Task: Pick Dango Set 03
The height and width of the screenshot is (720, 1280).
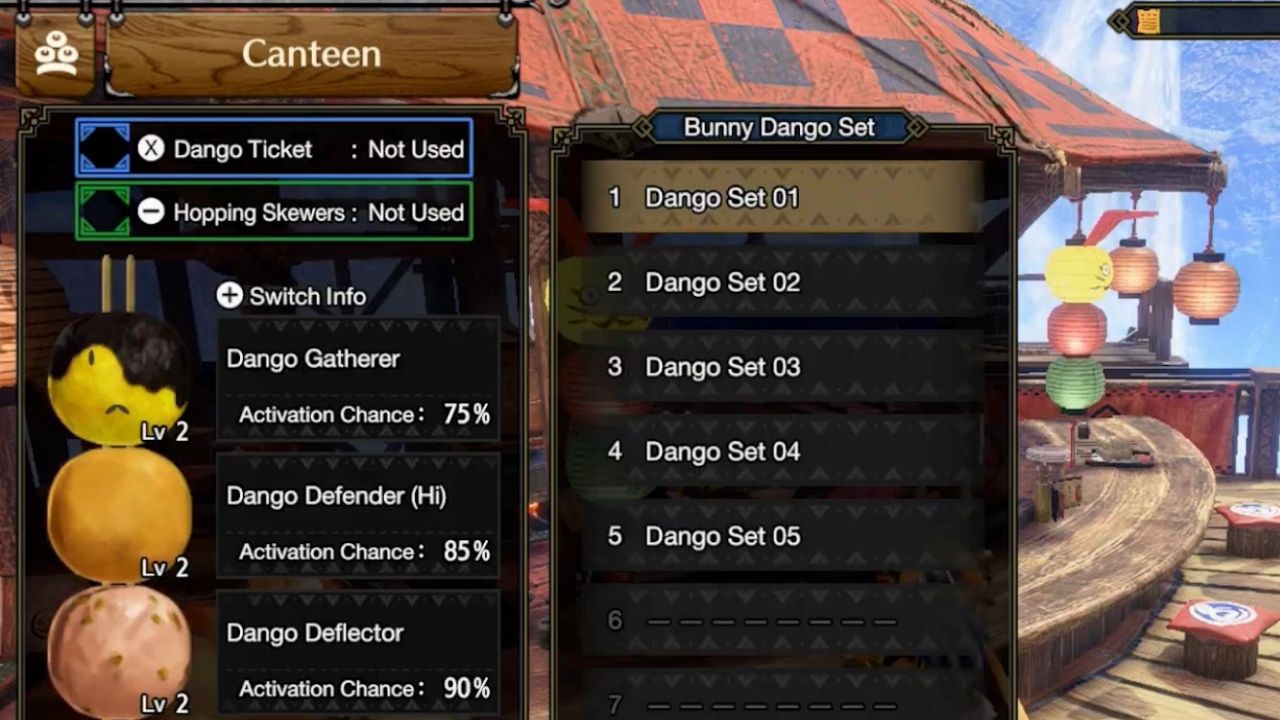Action: 782,367
